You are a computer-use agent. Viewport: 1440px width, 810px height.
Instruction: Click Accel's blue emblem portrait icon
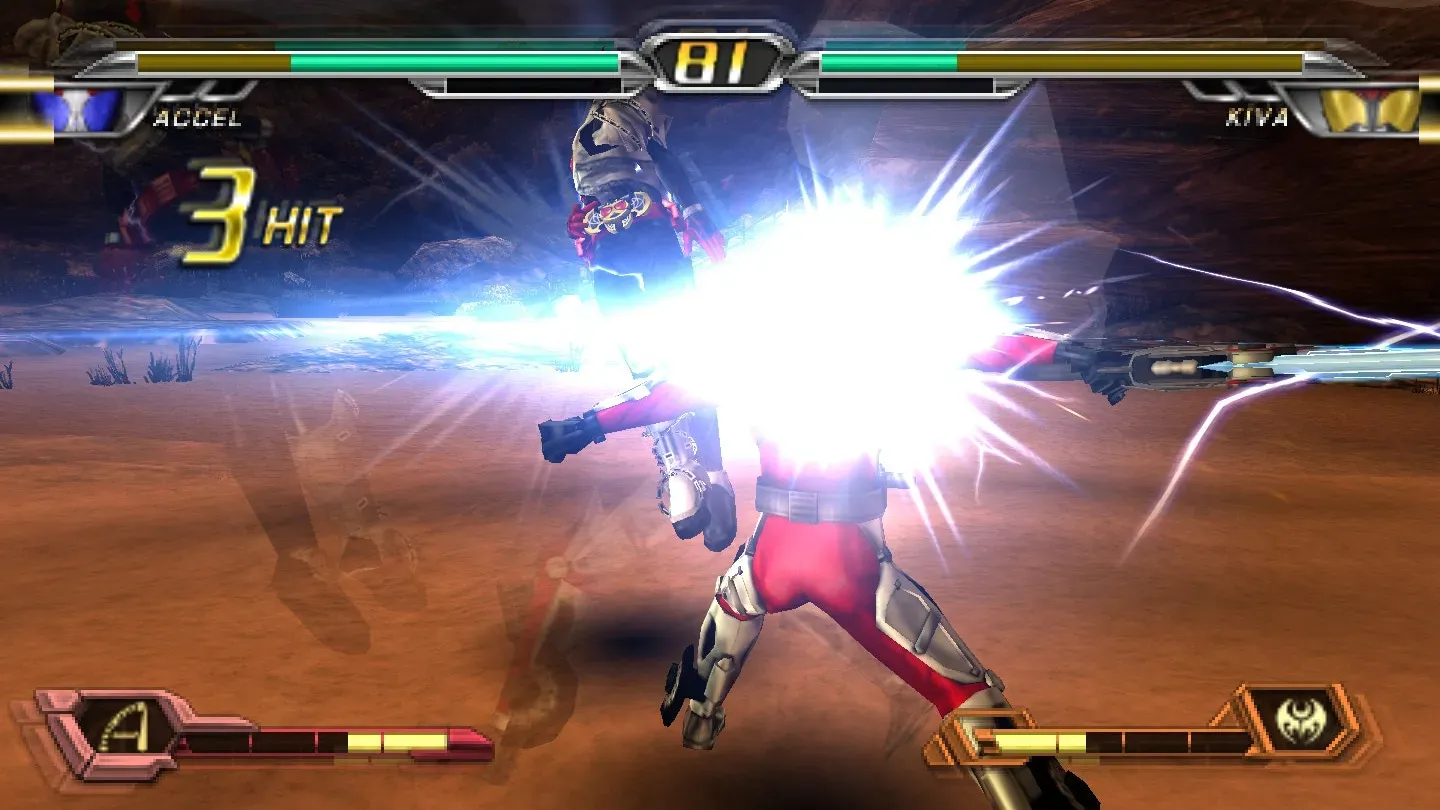click(76, 109)
